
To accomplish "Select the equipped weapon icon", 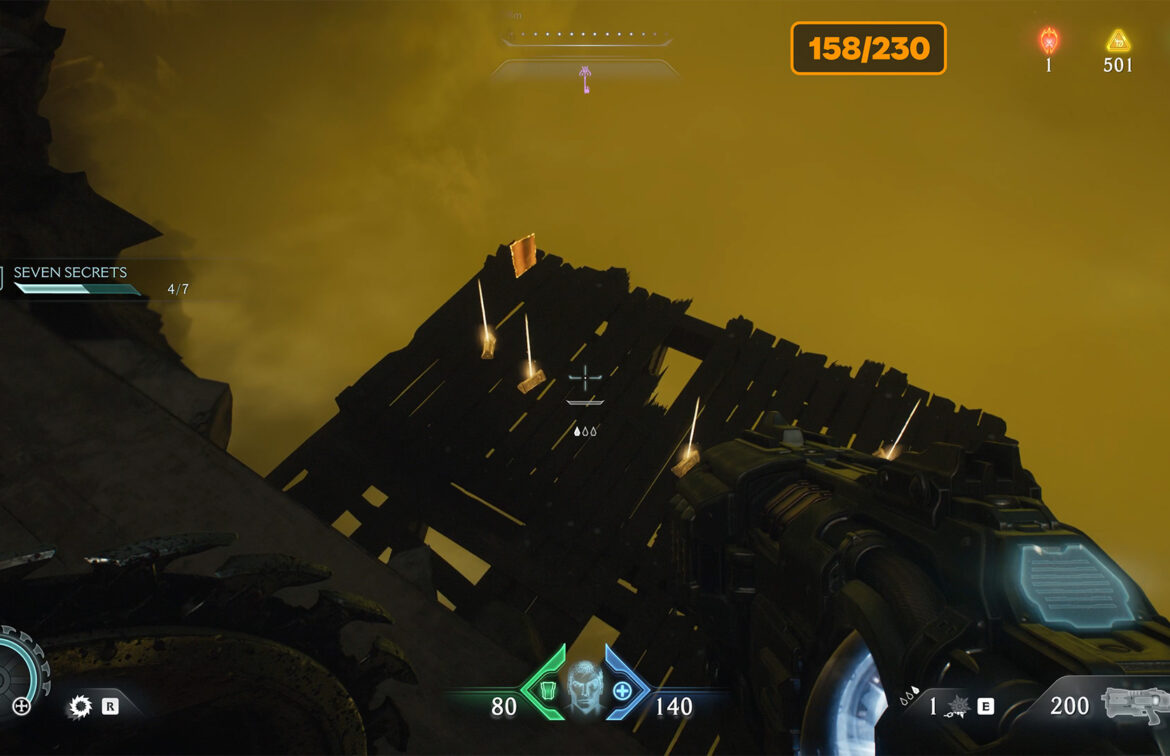I will click(x=1134, y=704).
